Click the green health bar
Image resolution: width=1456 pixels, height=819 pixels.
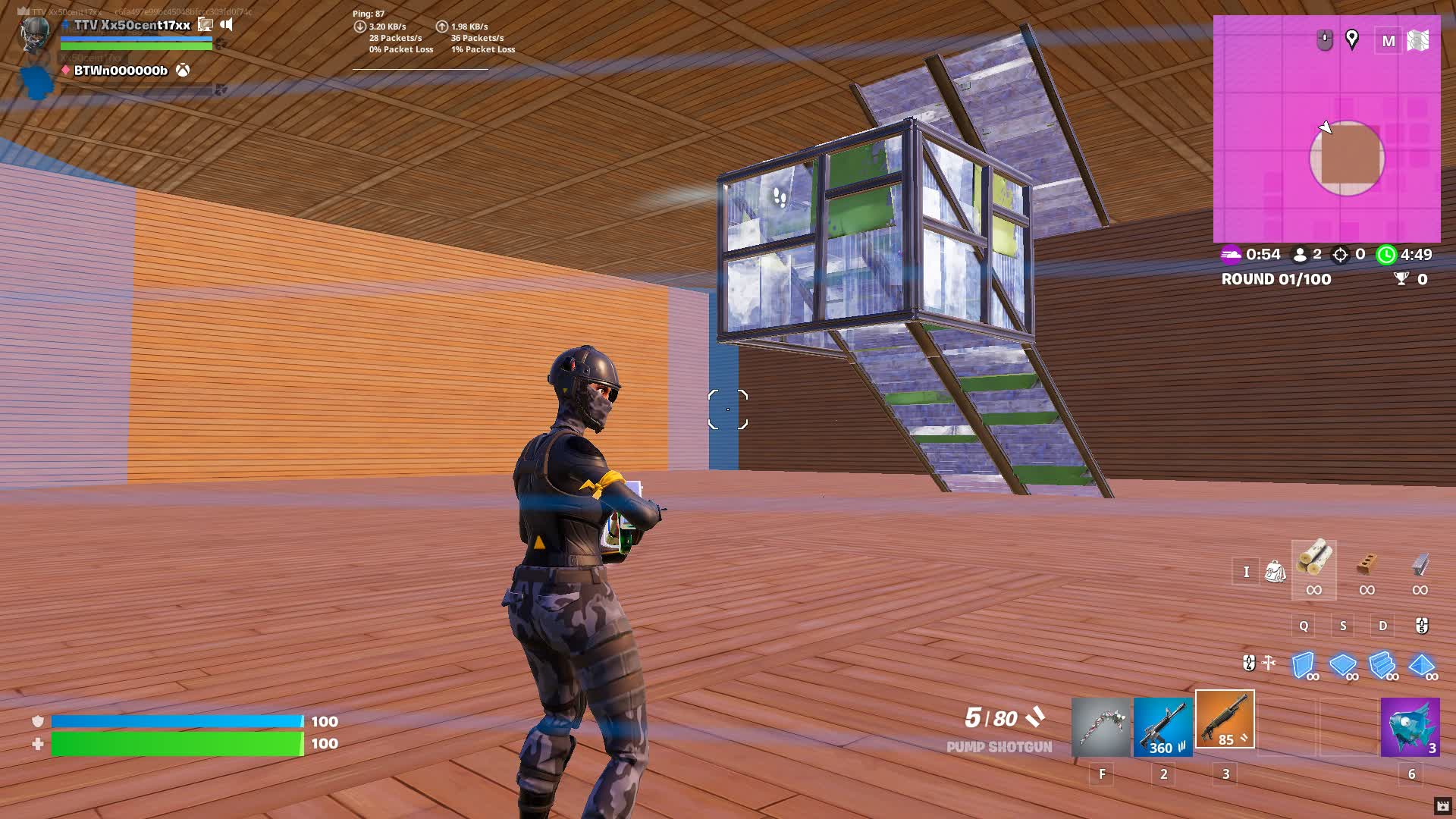(174, 744)
